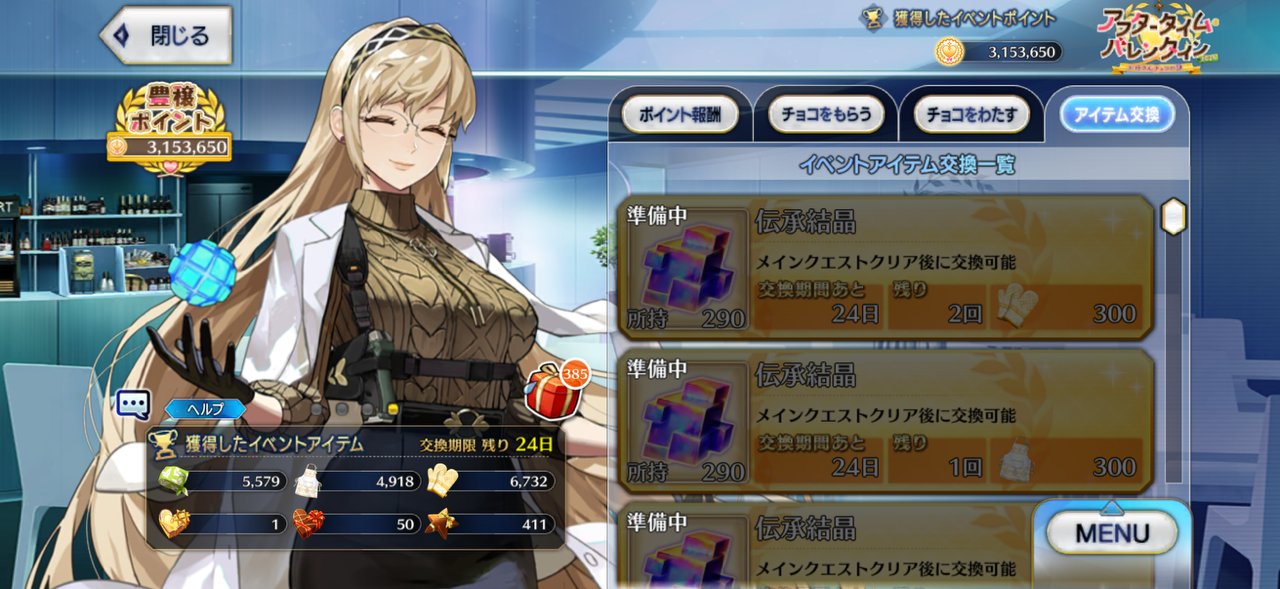Select the 伝承結晶 exchange row costing aprons
Viewport: 1280px width, 589px height.
coord(886,421)
